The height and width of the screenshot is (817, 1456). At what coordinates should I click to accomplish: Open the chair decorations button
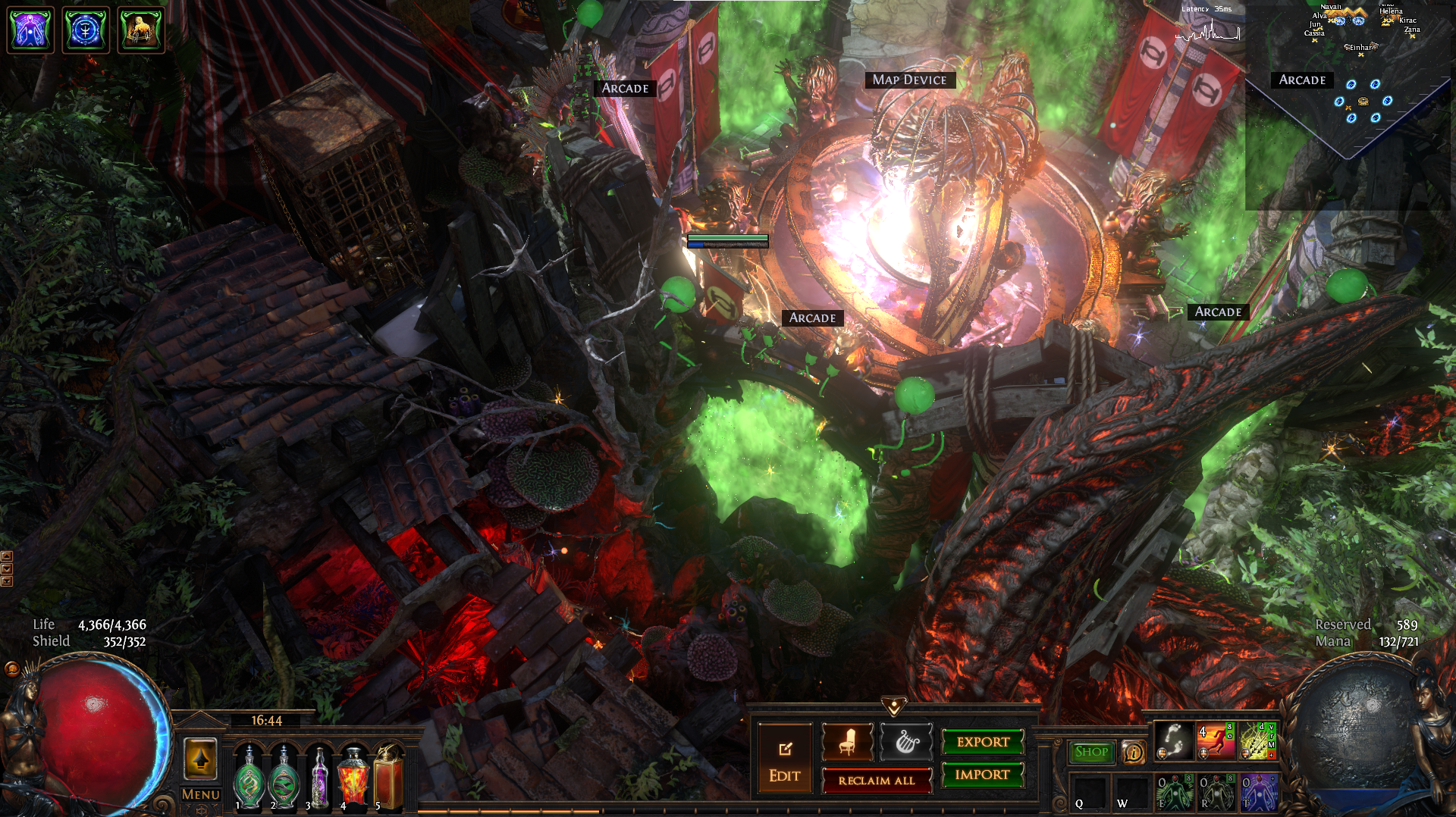point(847,742)
